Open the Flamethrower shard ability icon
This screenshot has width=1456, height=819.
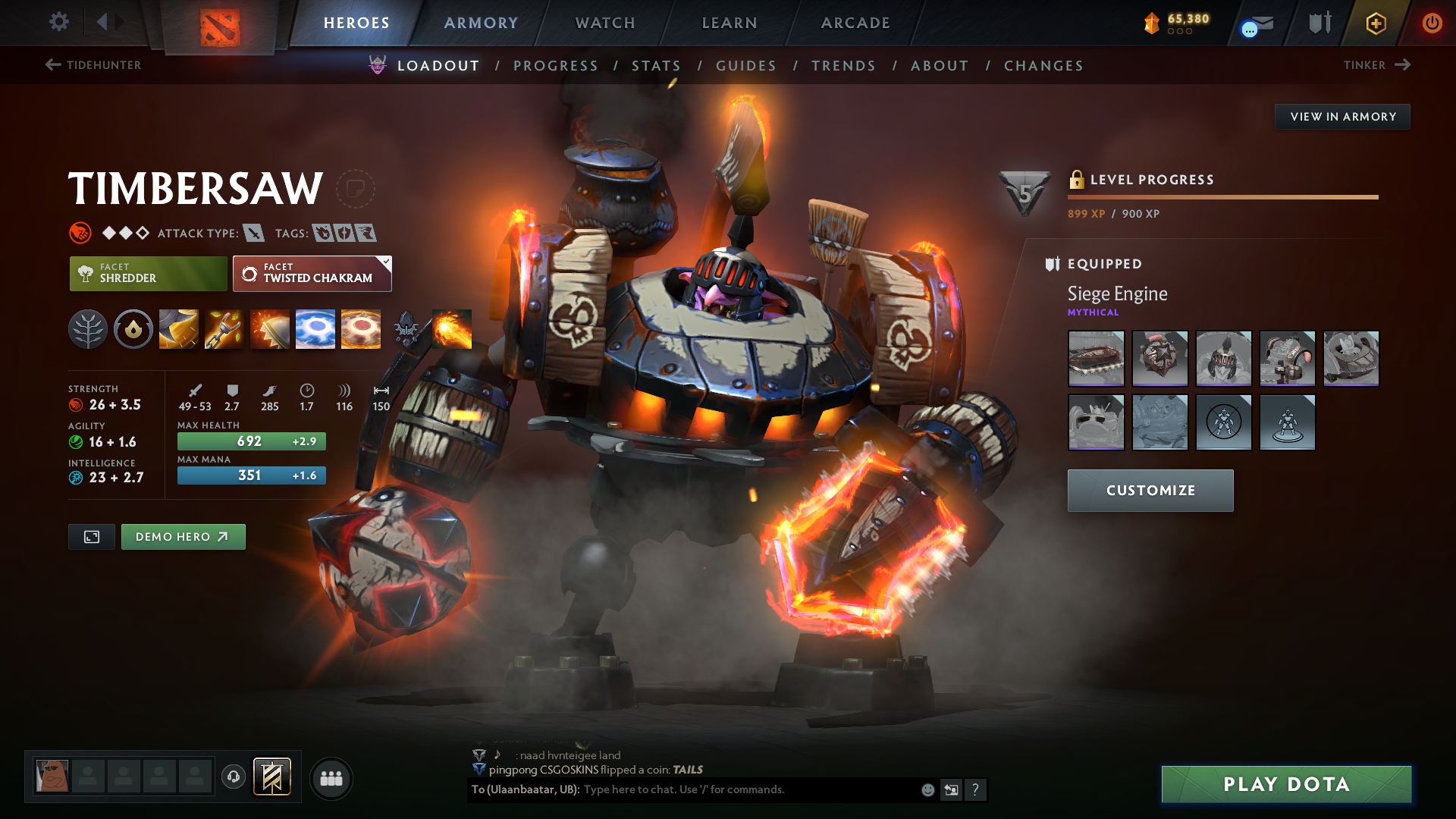[451, 328]
